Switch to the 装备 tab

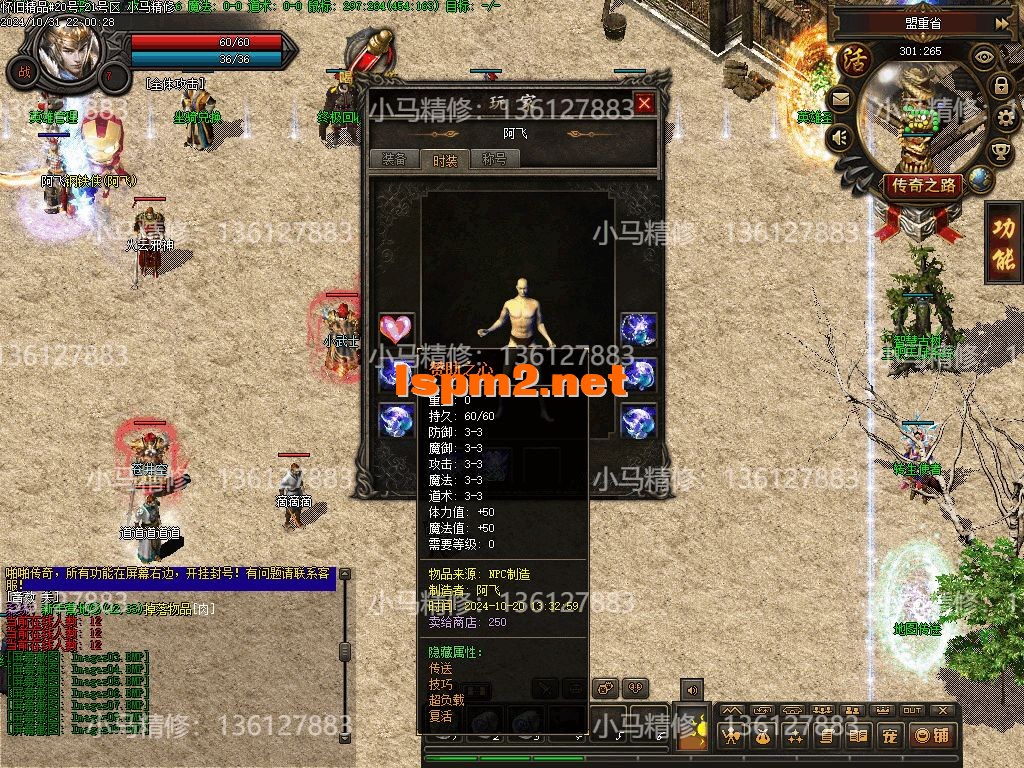[x=394, y=159]
